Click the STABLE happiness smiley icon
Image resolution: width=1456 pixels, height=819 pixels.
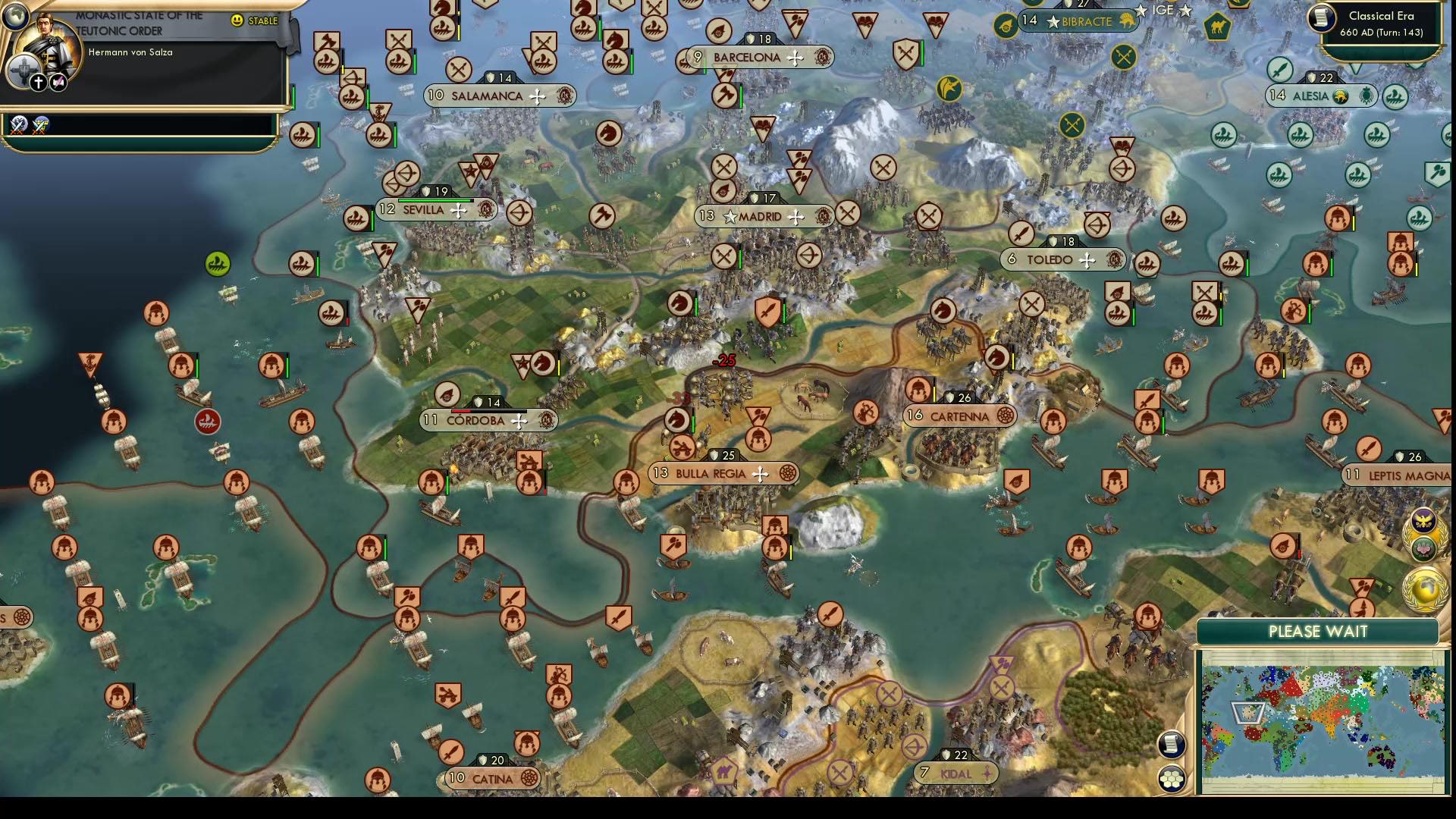click(x=237, y=21)
